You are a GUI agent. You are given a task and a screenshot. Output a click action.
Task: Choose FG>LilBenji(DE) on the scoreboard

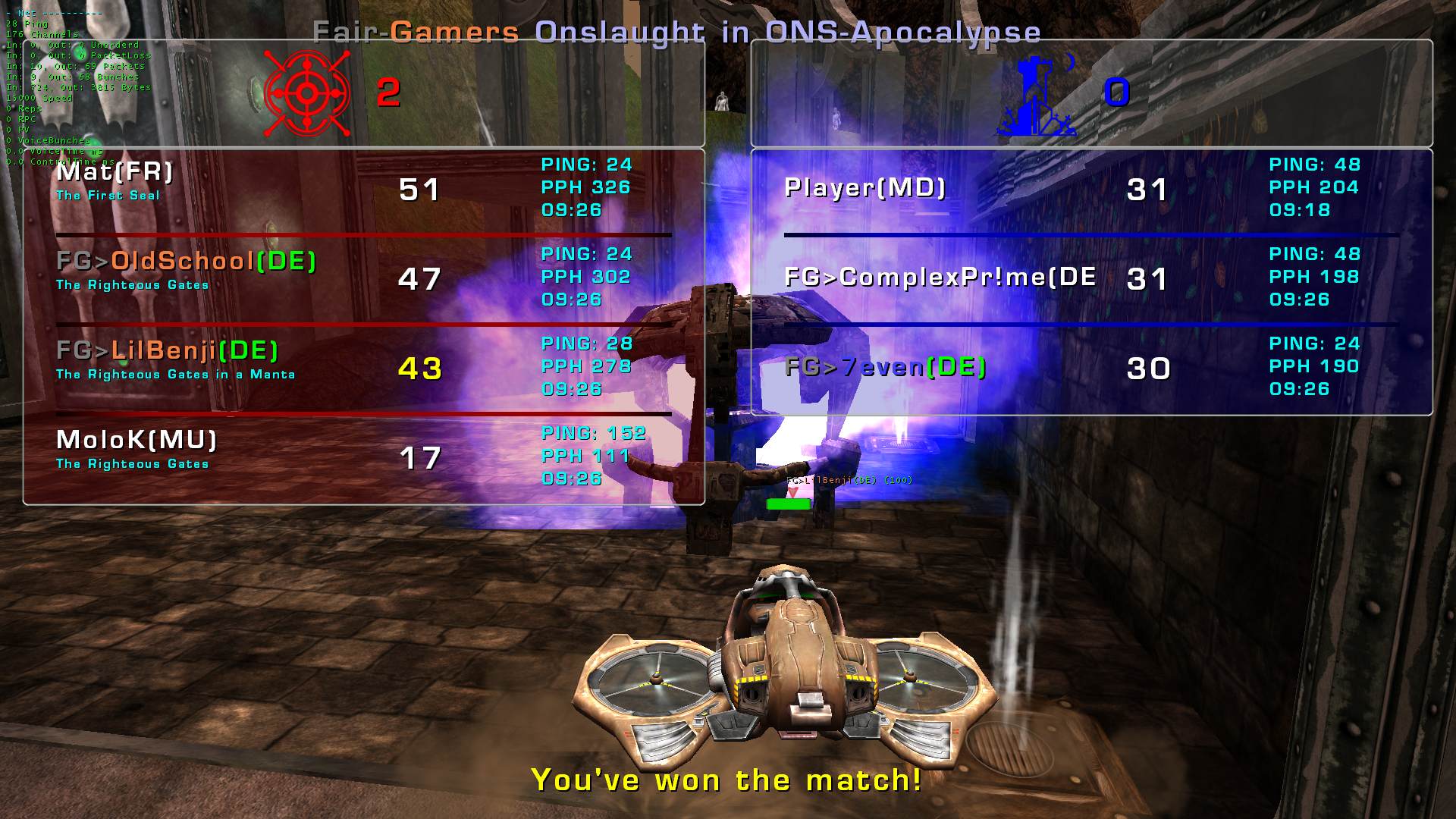pyautogui.click(x=168, y=351)
